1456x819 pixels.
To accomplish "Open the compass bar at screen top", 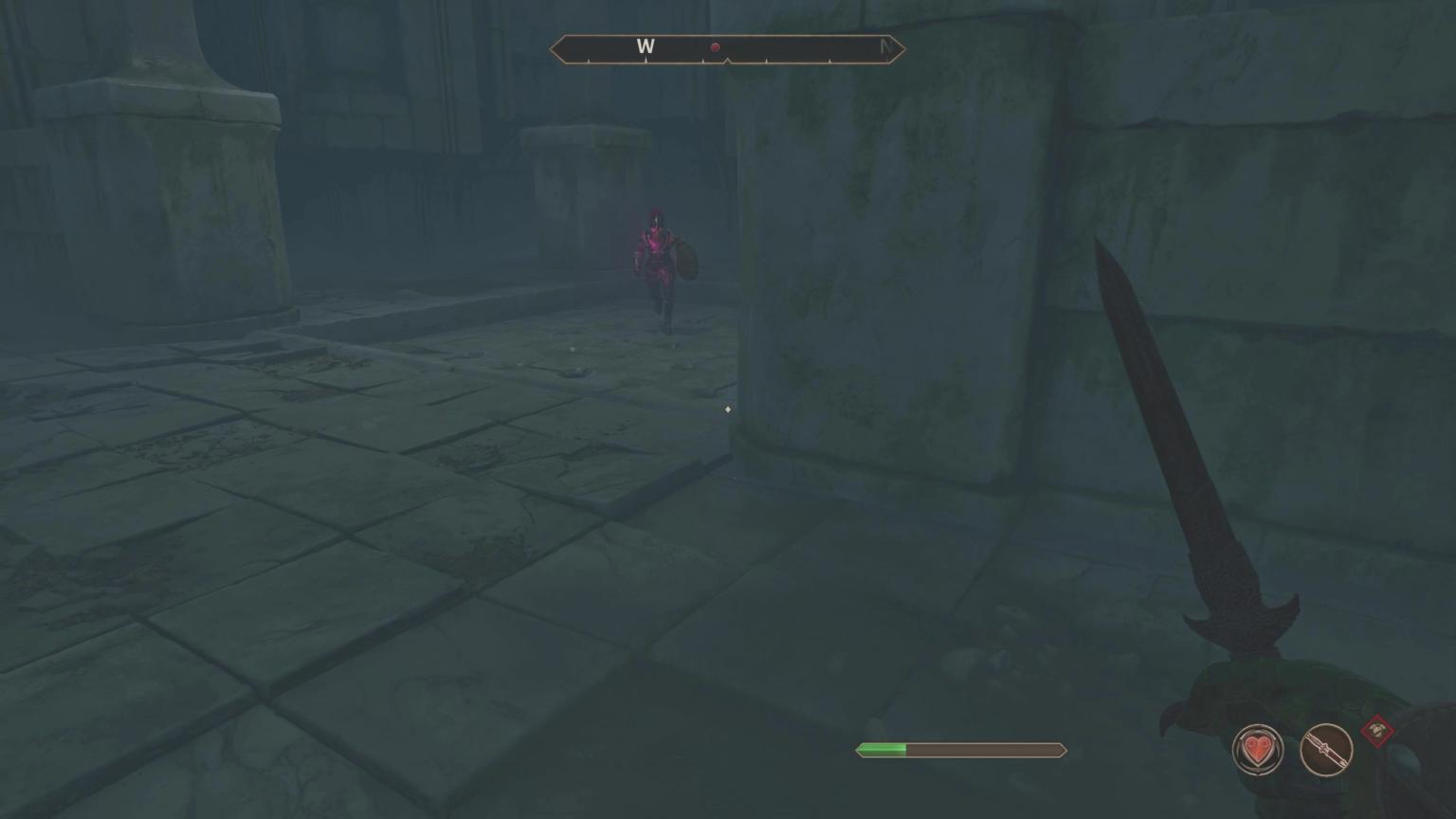I will tap(727, 46).
